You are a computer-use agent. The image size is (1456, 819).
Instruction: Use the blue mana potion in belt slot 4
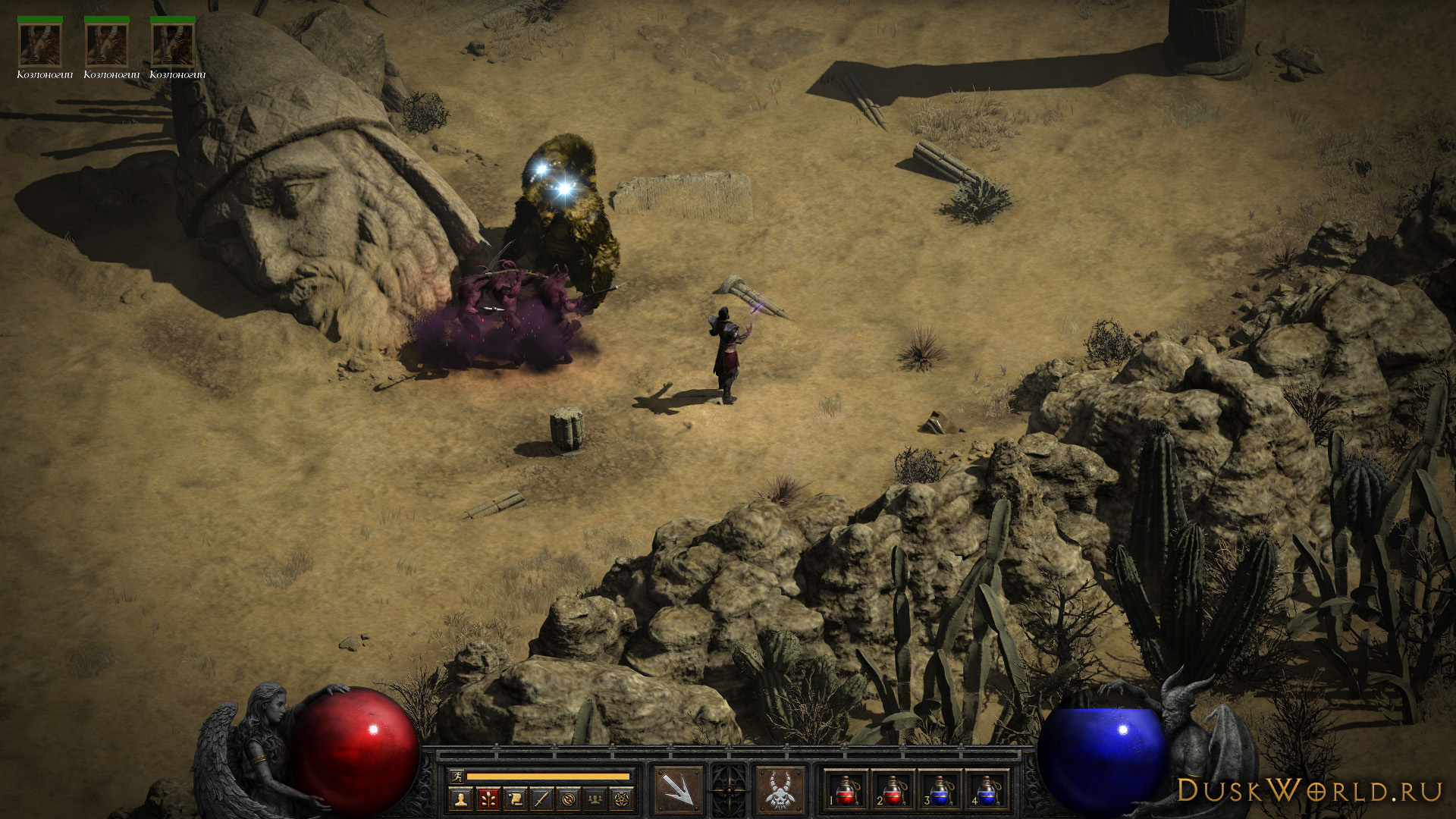click(x=986, y=789)
